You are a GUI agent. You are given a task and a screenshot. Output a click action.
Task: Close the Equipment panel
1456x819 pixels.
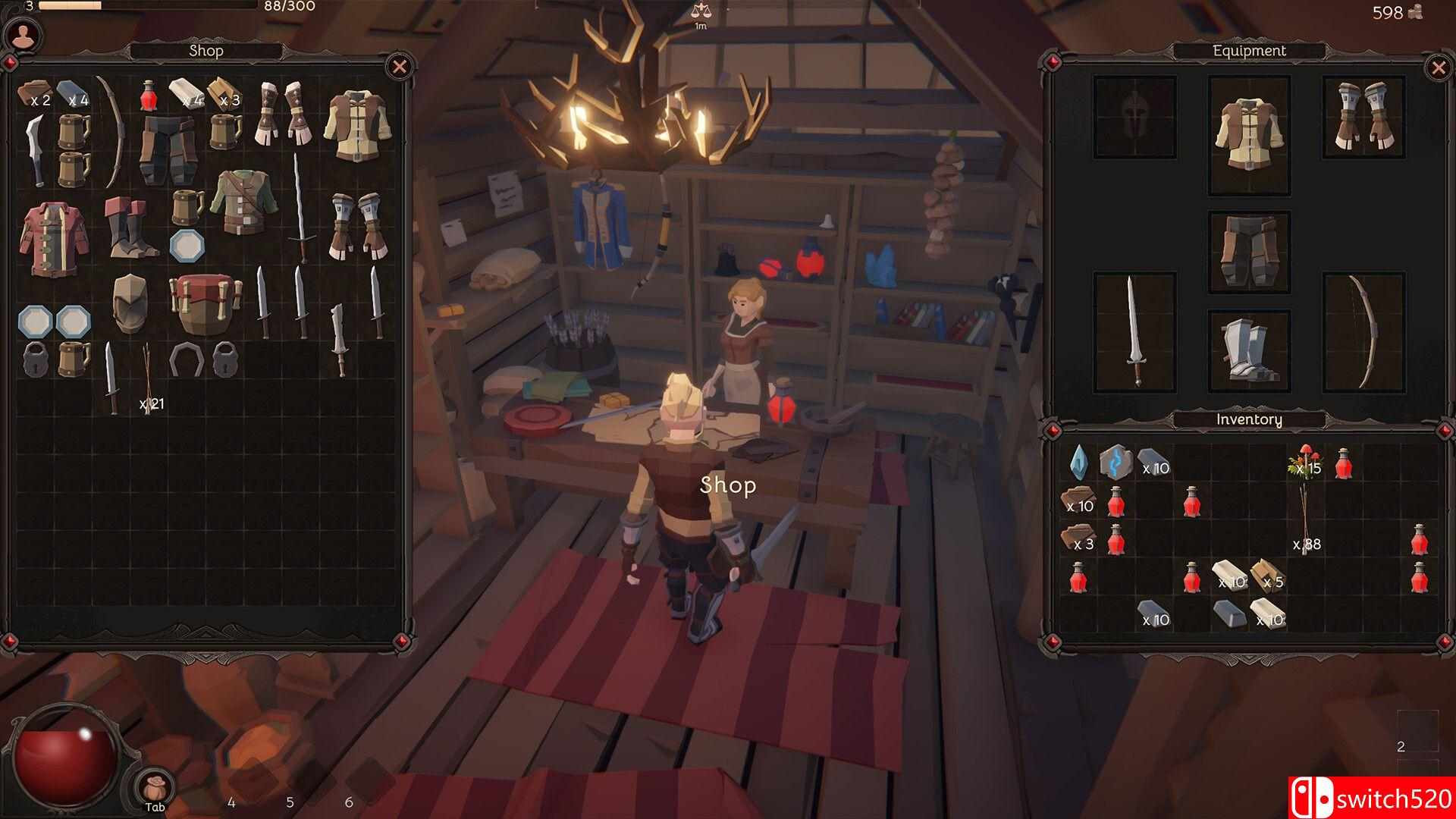(x=1438, y=68)
